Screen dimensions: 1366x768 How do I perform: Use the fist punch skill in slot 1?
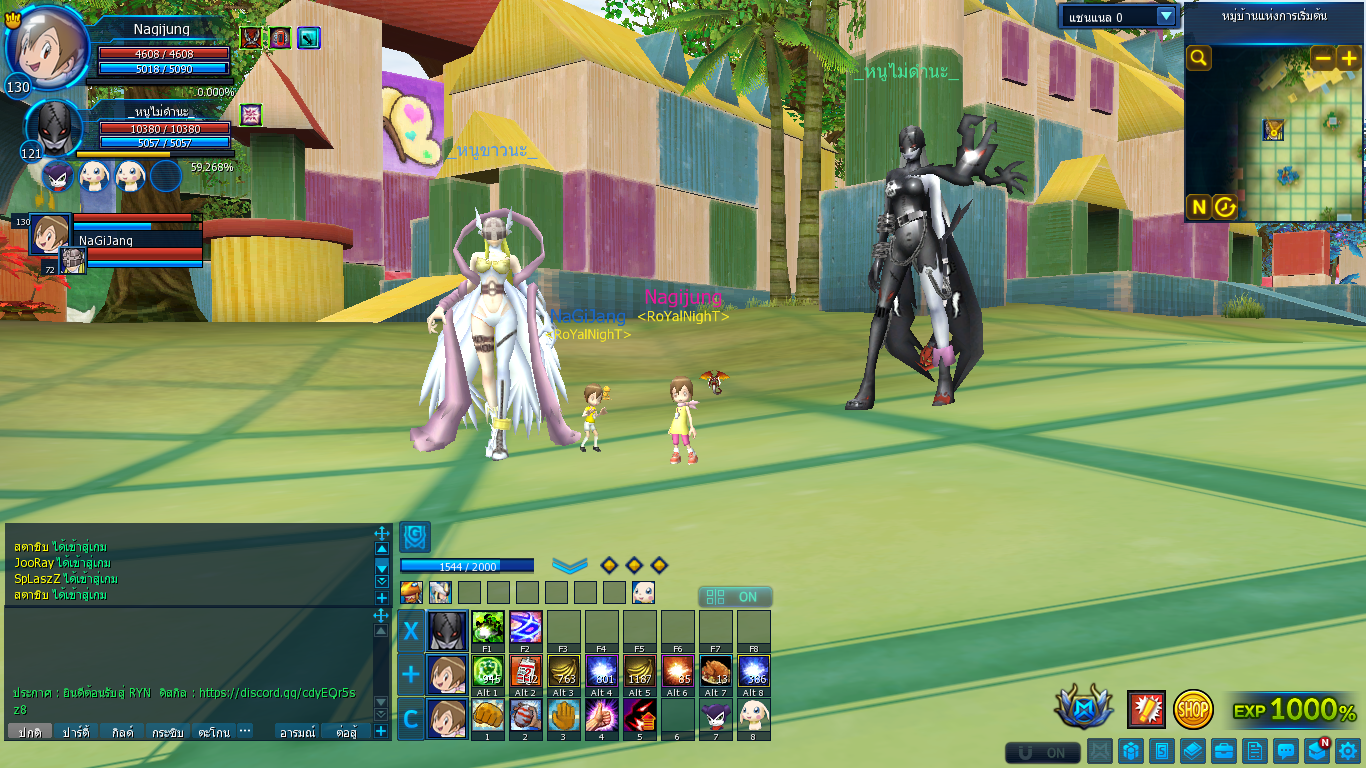[487, 714]
